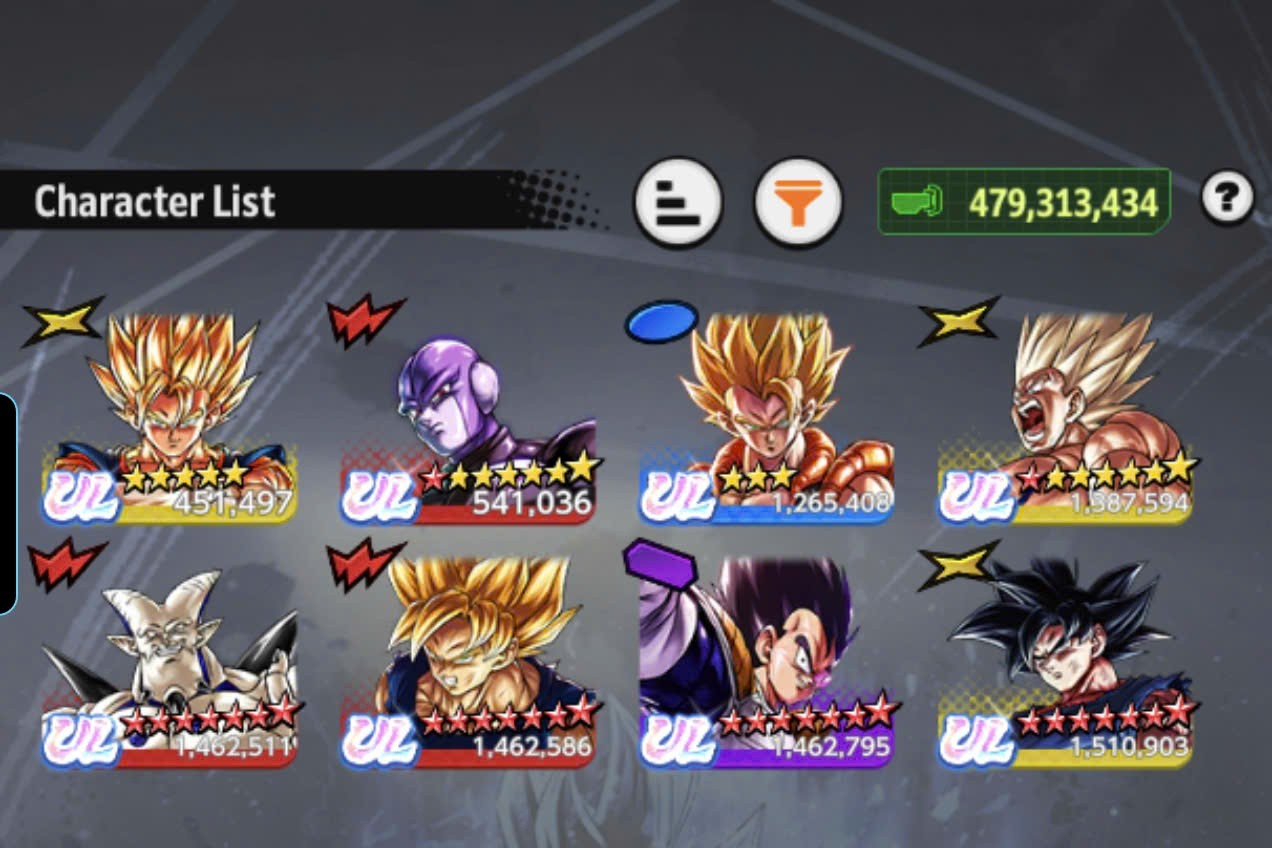The width and height of the screenshot is (1272, 848).
Task: Open the sort order options
Action: (678, 202)
